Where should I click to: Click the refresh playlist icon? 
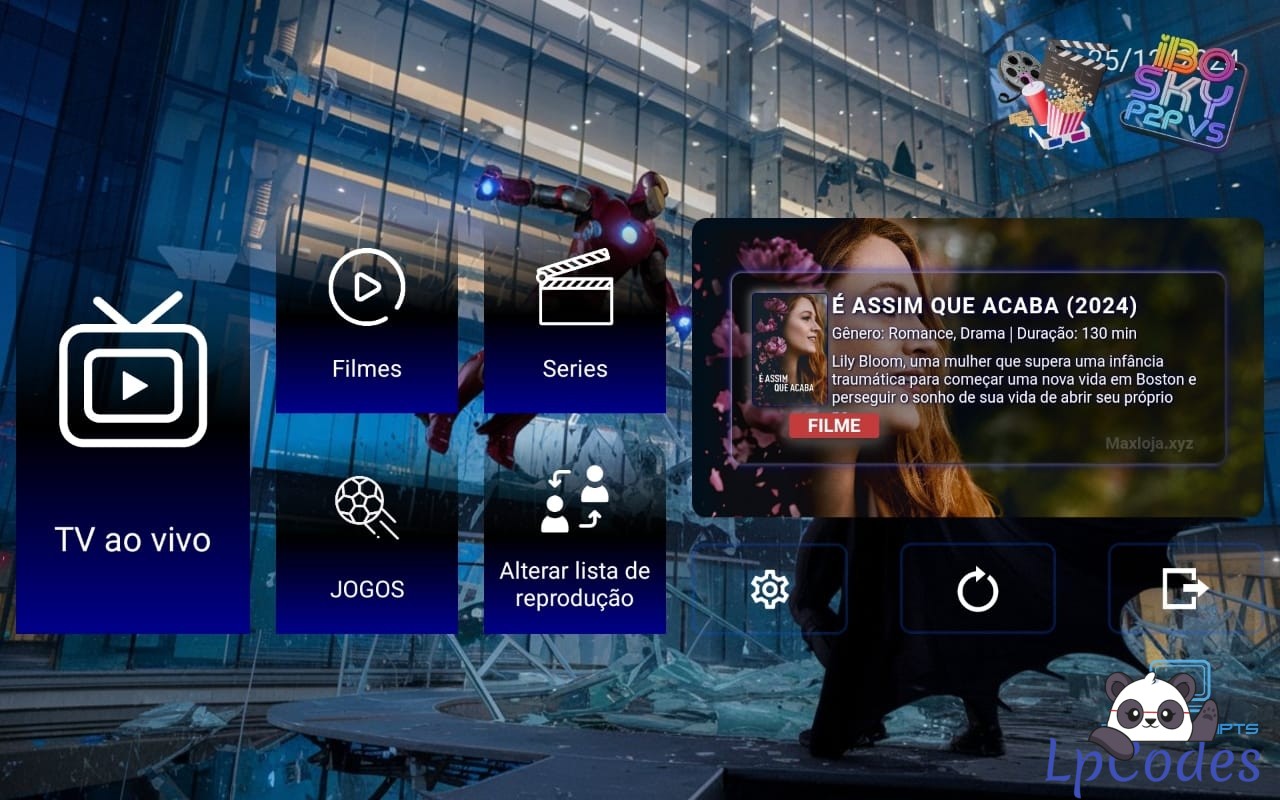pyautogui.click(x=977, y=590)
